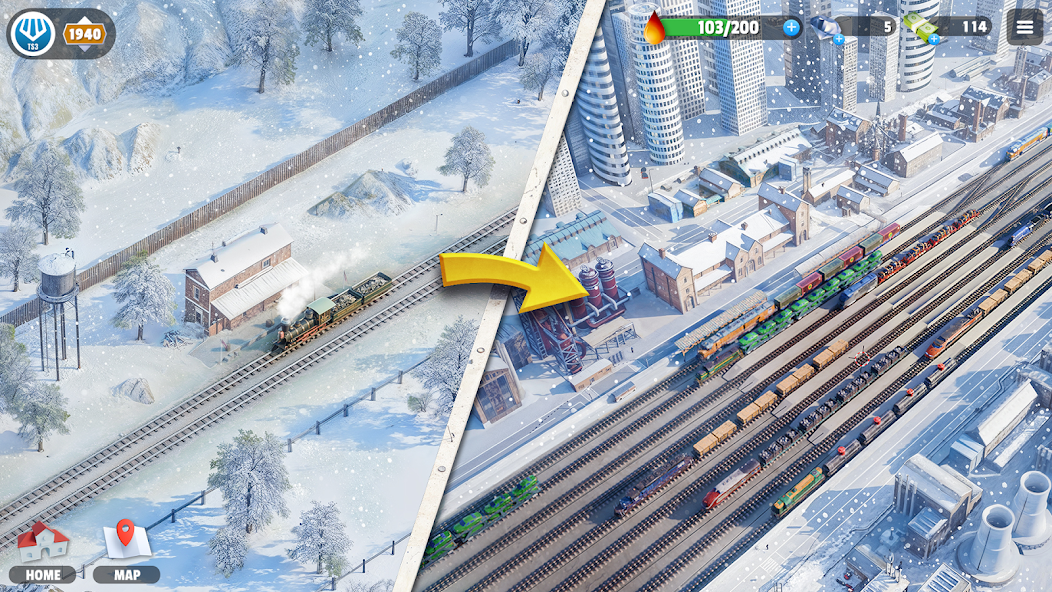Tap the TS3 profile emblem

(32, 34)
